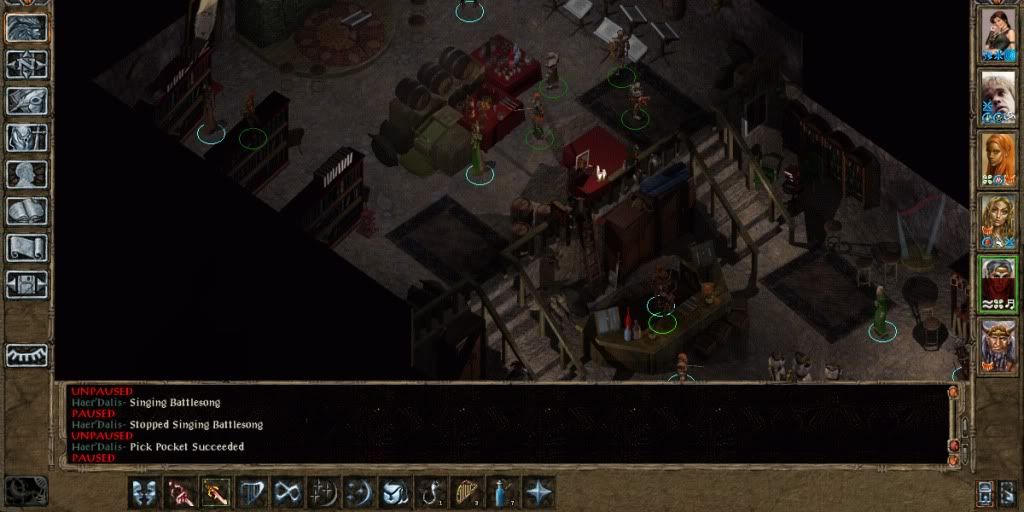This screenshot has height=512, width=1024.
Task: Open the journal with the quill icon
Action: [27, 101]
